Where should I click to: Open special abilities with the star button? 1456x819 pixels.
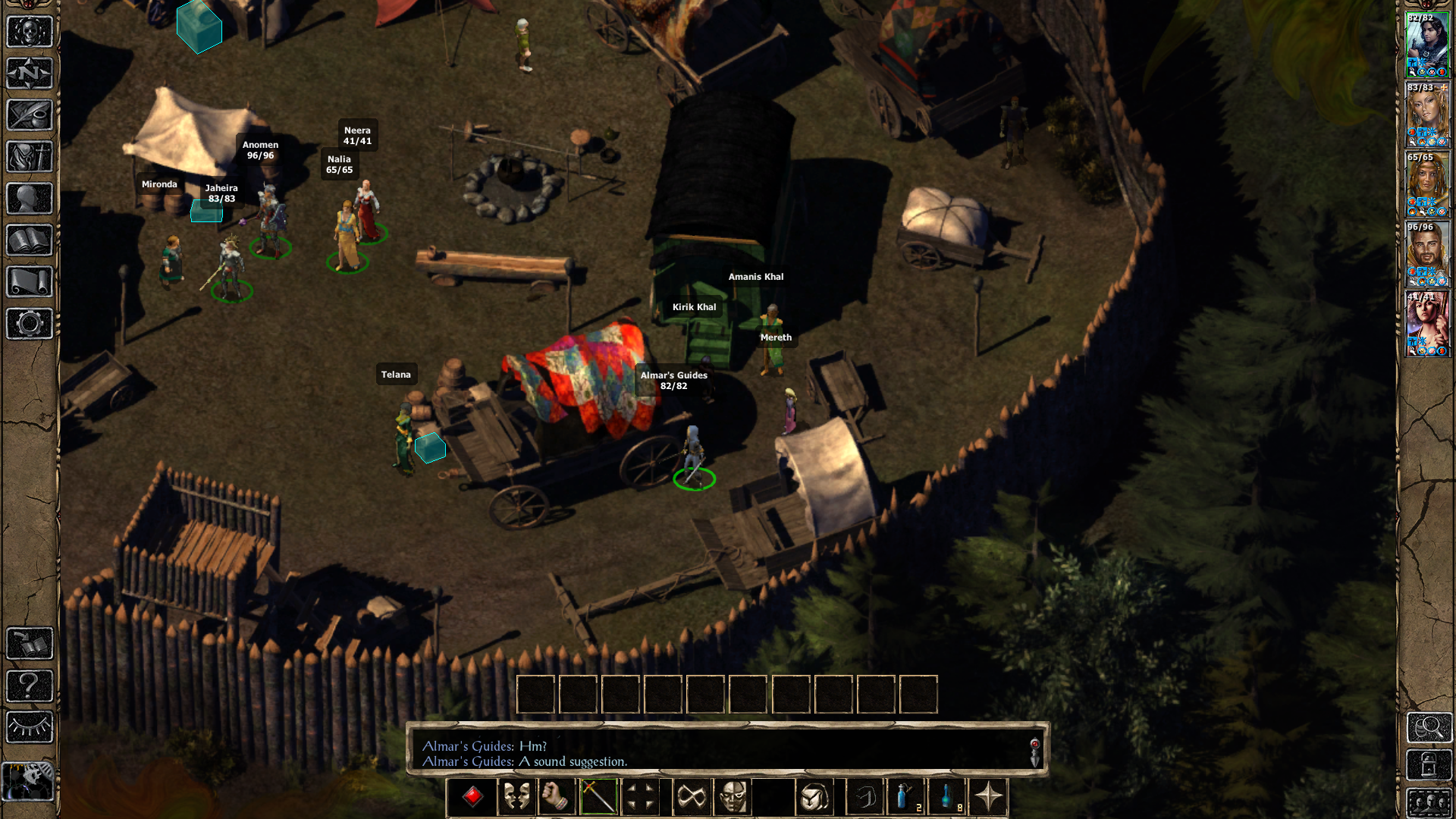[988, 797]
